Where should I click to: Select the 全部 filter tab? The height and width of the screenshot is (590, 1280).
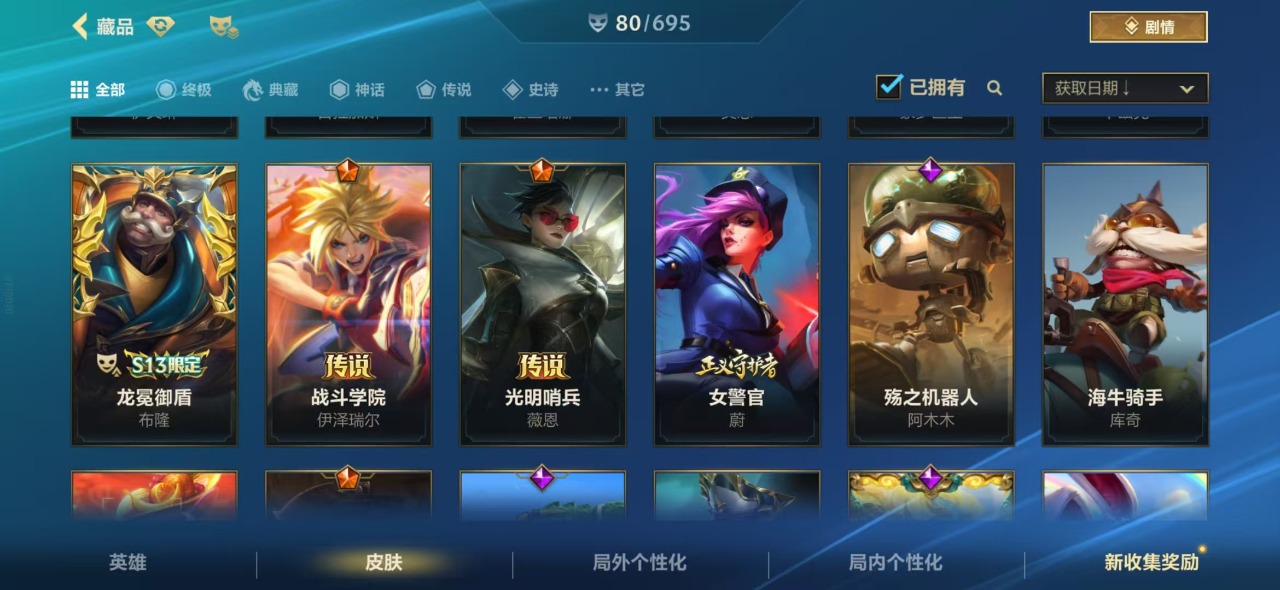point(98,90)
